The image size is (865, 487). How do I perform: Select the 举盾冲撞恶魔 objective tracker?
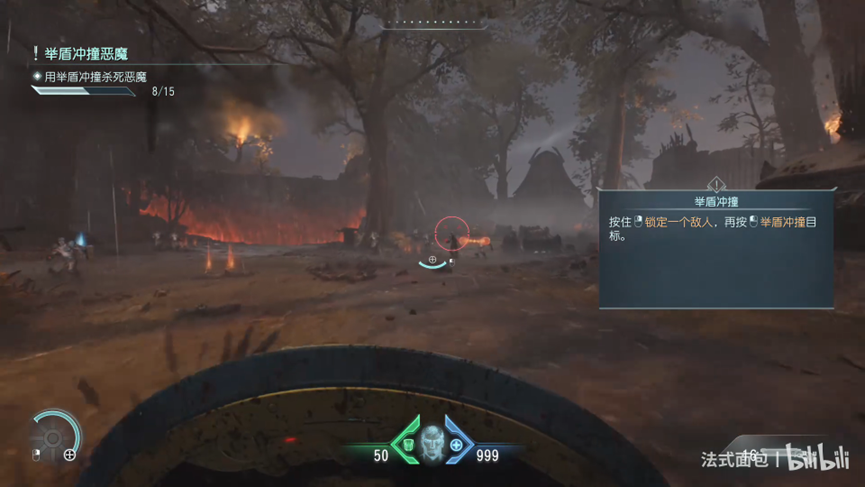coord(88,54)
